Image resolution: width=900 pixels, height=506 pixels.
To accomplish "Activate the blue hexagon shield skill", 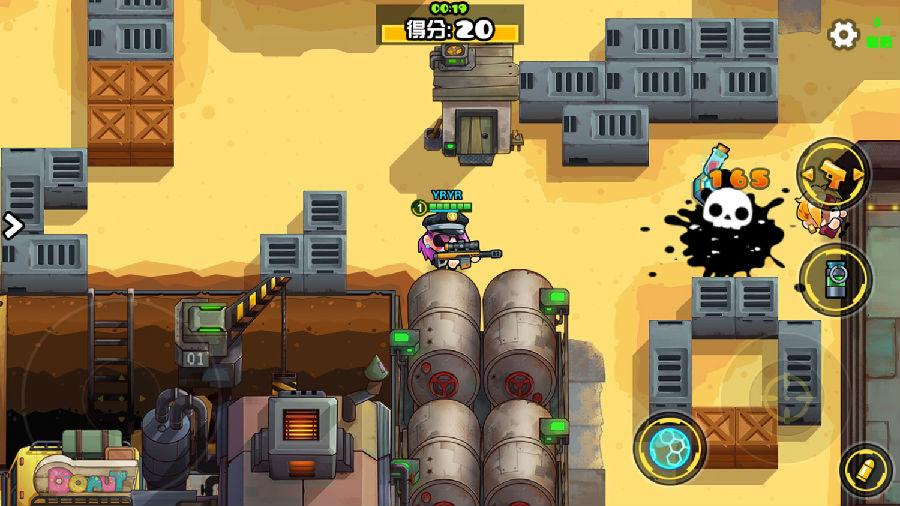I will (x=670, y=447).
